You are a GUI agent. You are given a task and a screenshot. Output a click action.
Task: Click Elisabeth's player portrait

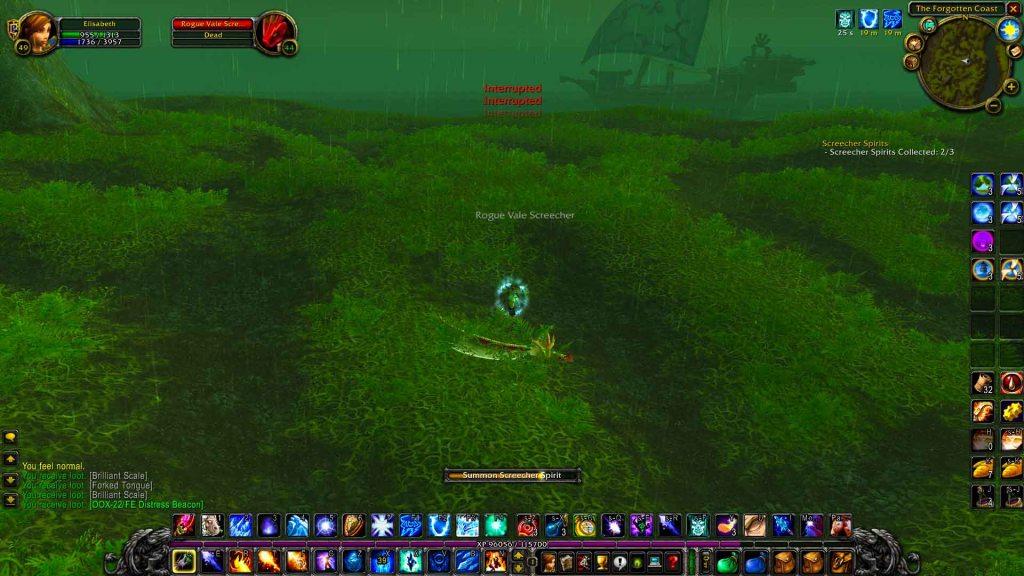tap(37, 30)
